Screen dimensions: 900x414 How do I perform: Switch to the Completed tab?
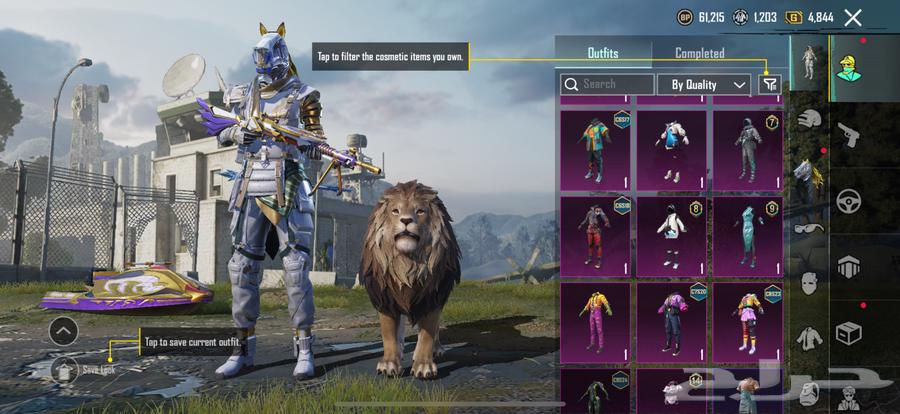[x=699, y=53]
